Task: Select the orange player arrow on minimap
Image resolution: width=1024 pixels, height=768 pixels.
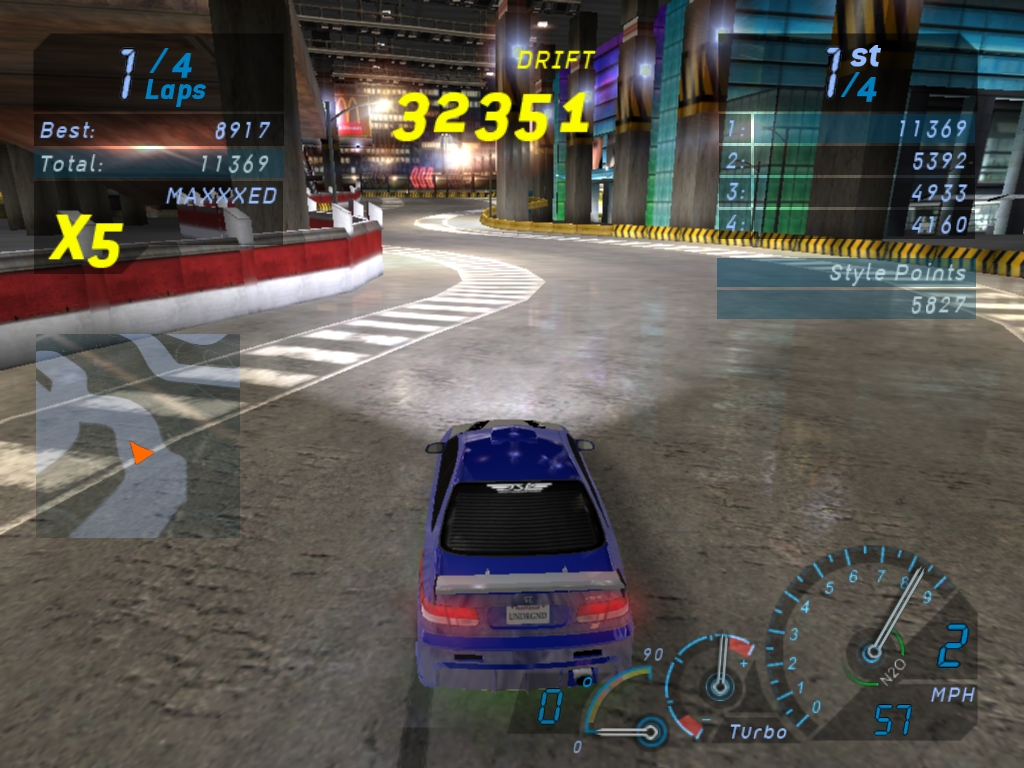Action: point(140,454)
